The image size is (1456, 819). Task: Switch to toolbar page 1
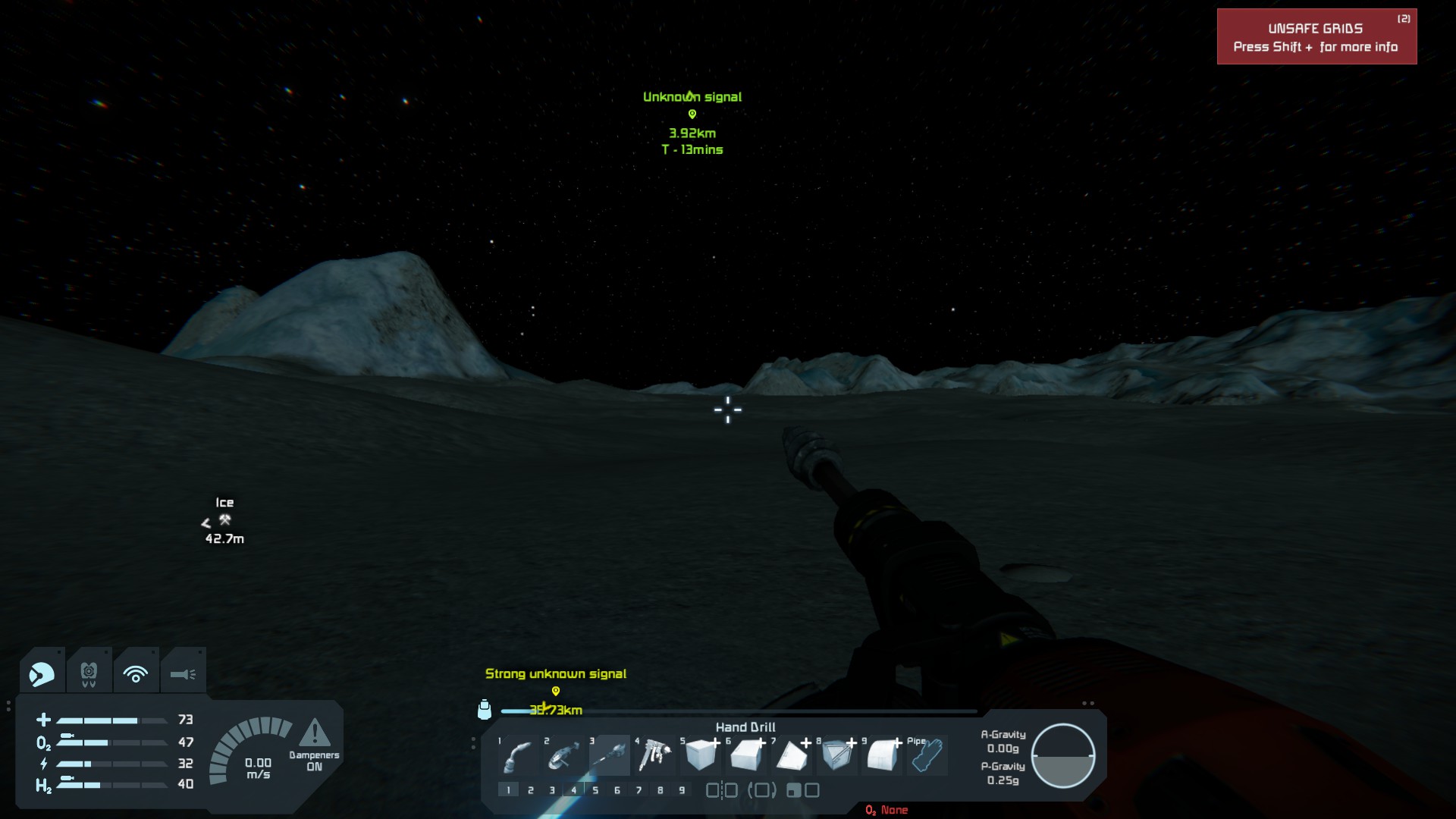pos(509,790)
